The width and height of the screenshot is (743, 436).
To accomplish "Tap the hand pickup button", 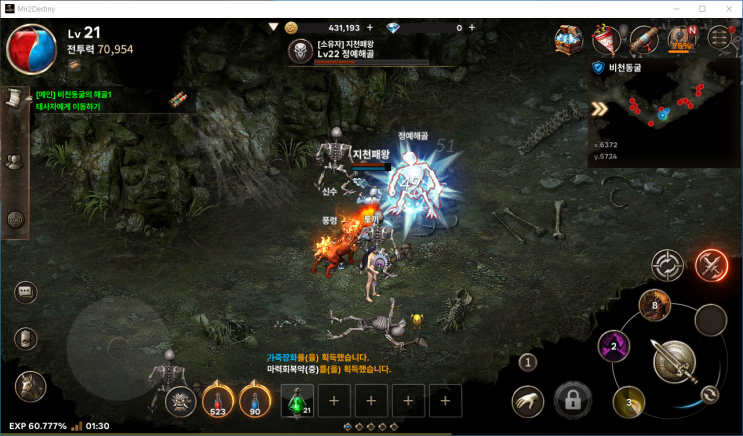I will (528, 401).
